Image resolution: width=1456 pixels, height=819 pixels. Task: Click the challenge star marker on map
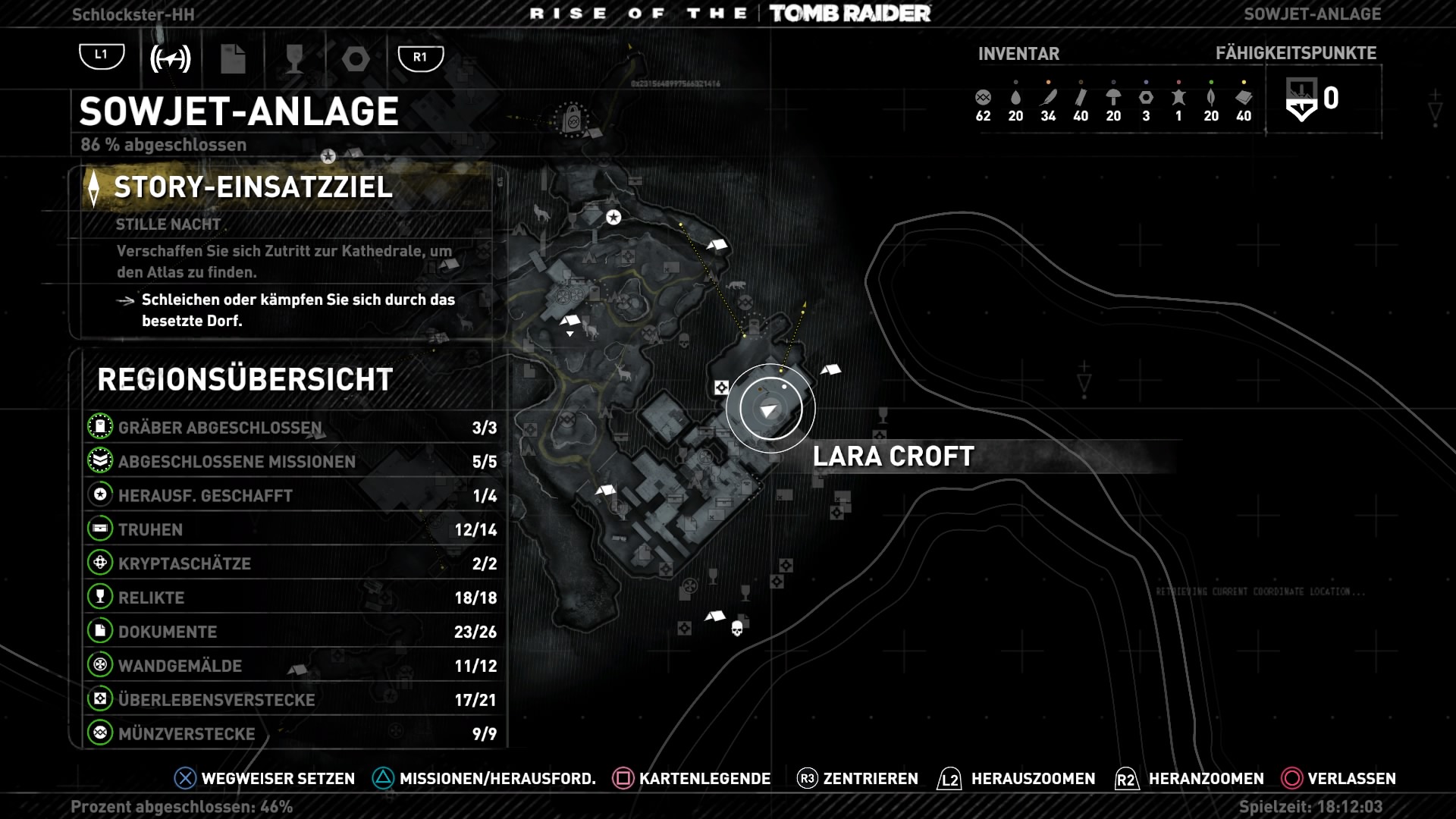pyautogui.click(x=613, y=218)
